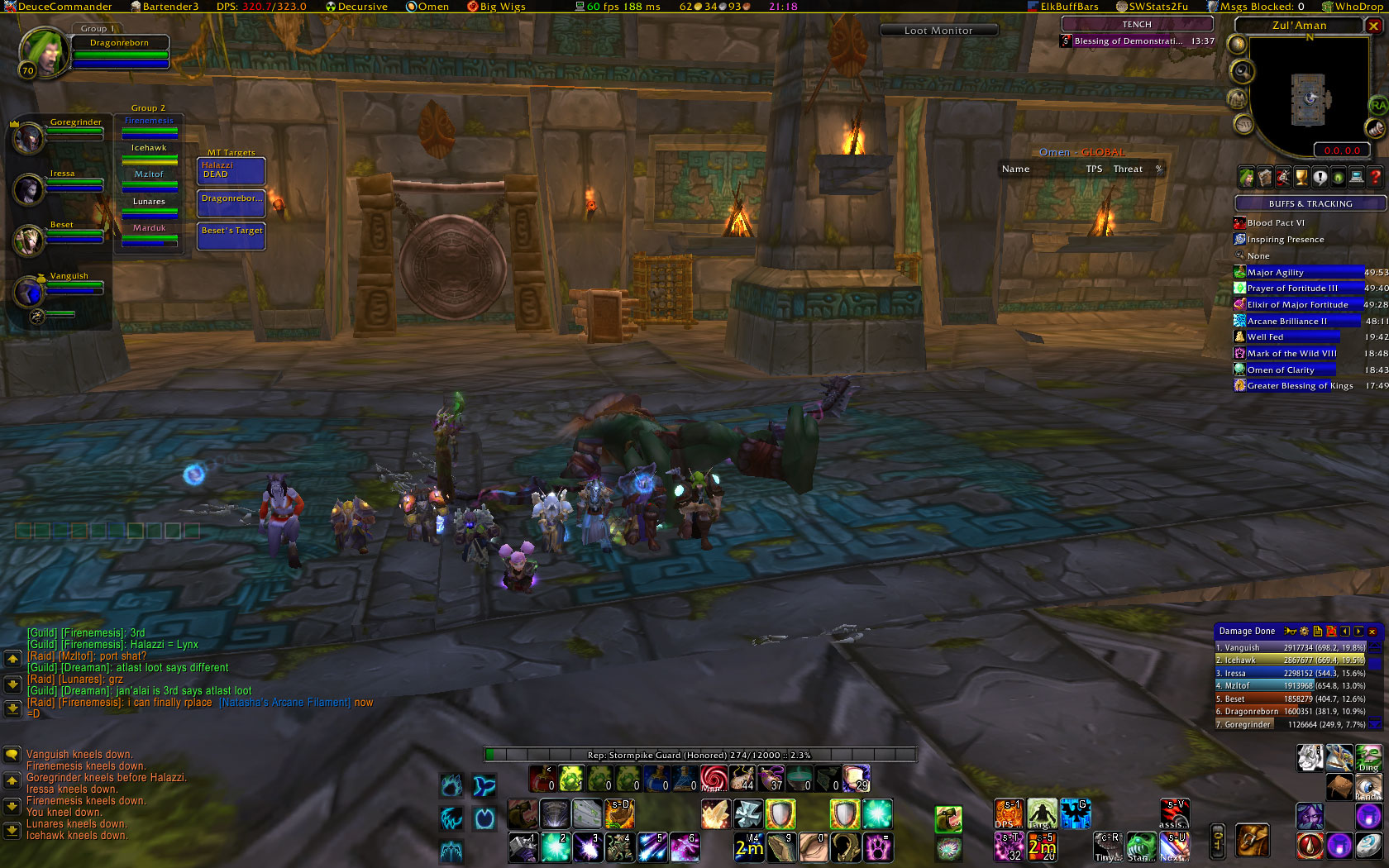Open the Loot Monitor bar
Screen dimensions: 1389x868
point(938,31)
